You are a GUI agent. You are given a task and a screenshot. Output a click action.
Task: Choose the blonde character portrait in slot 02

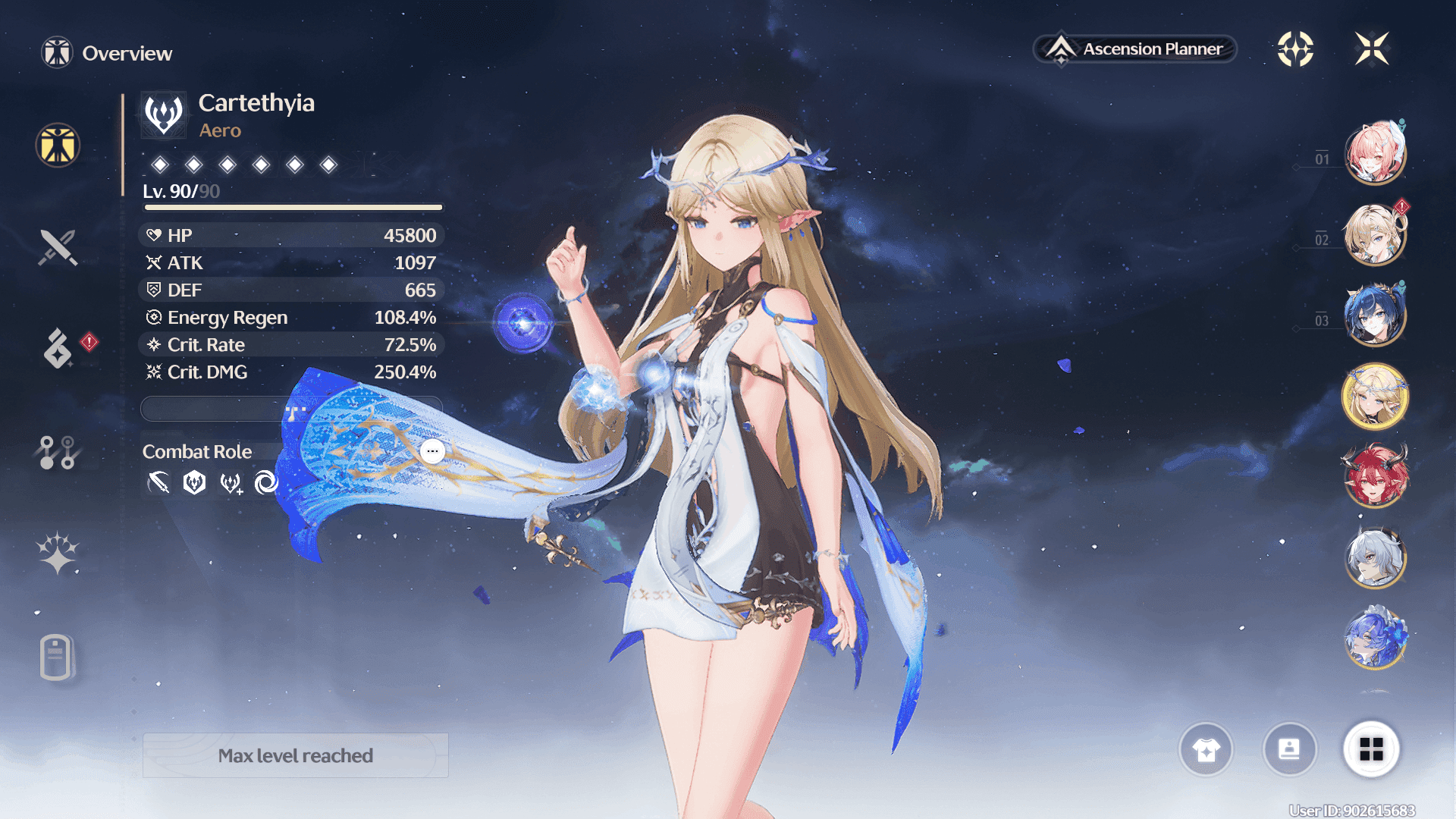pyautogui.click(x=1375, y=235)
